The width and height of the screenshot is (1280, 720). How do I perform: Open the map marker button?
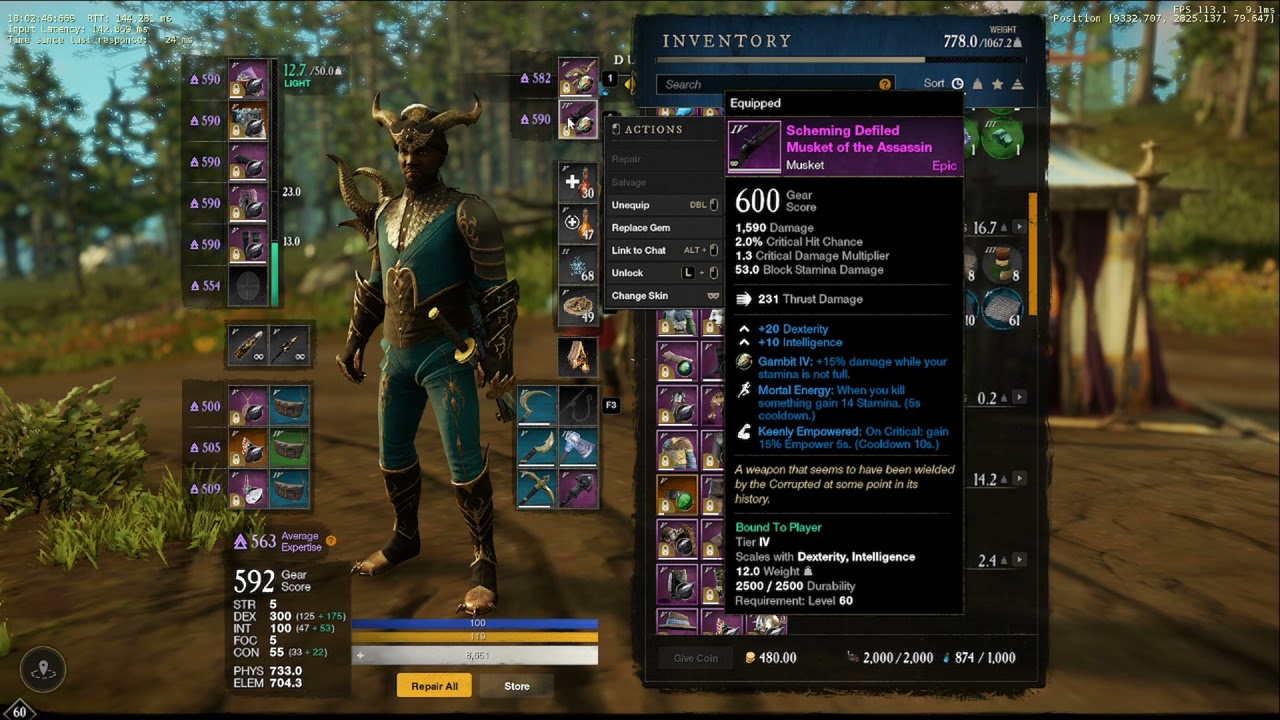[x=43, y=670]
